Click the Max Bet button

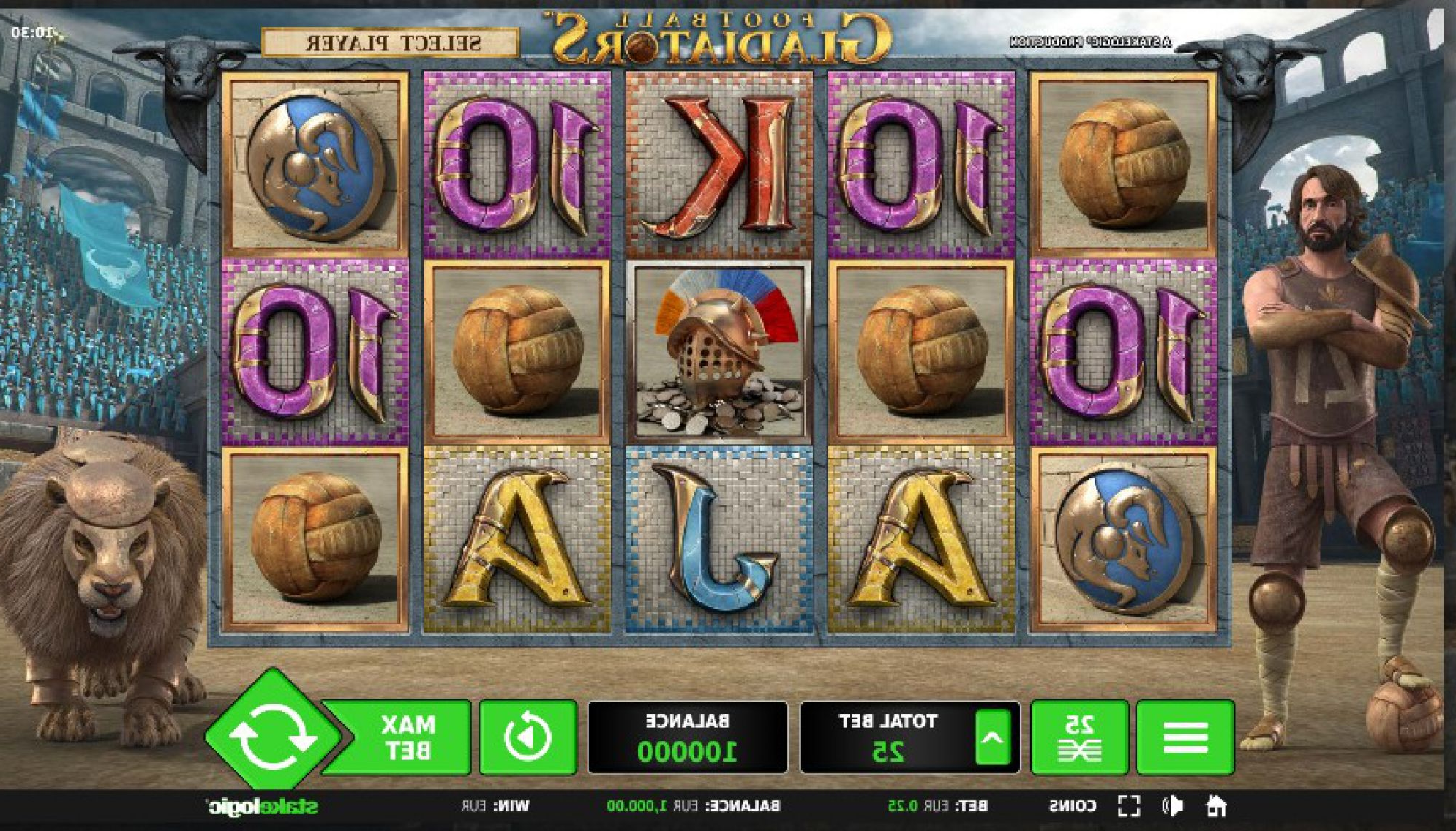coord(408,737)
